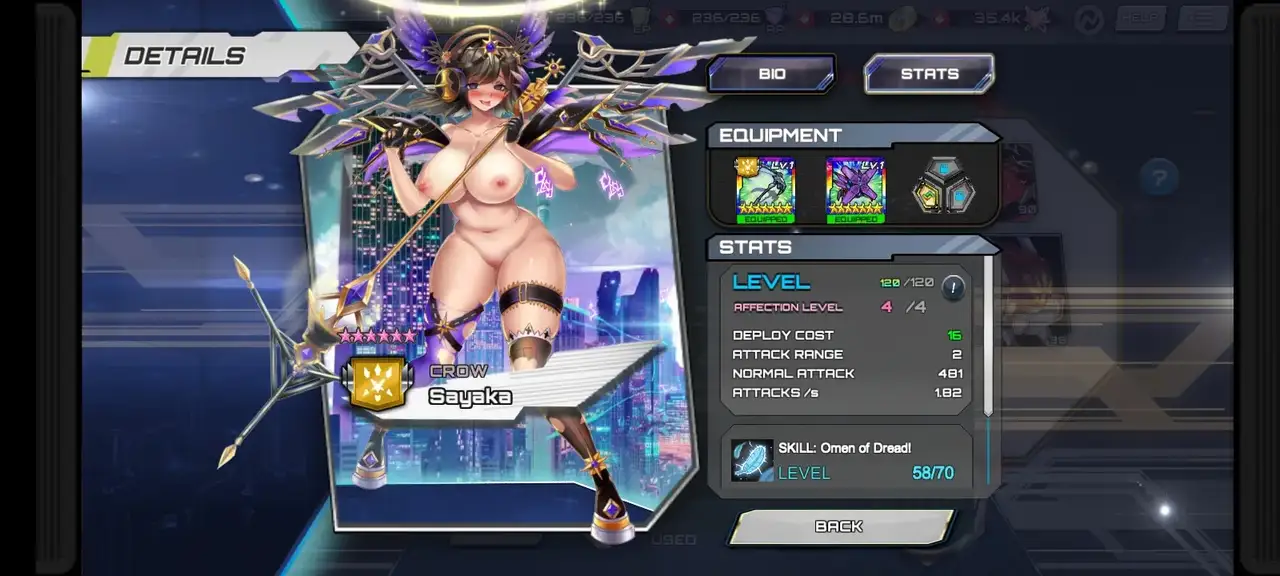This screenshot has height=576, width=1280.
Task: Show level info with the exclamation icon
Action: (953, 288)
